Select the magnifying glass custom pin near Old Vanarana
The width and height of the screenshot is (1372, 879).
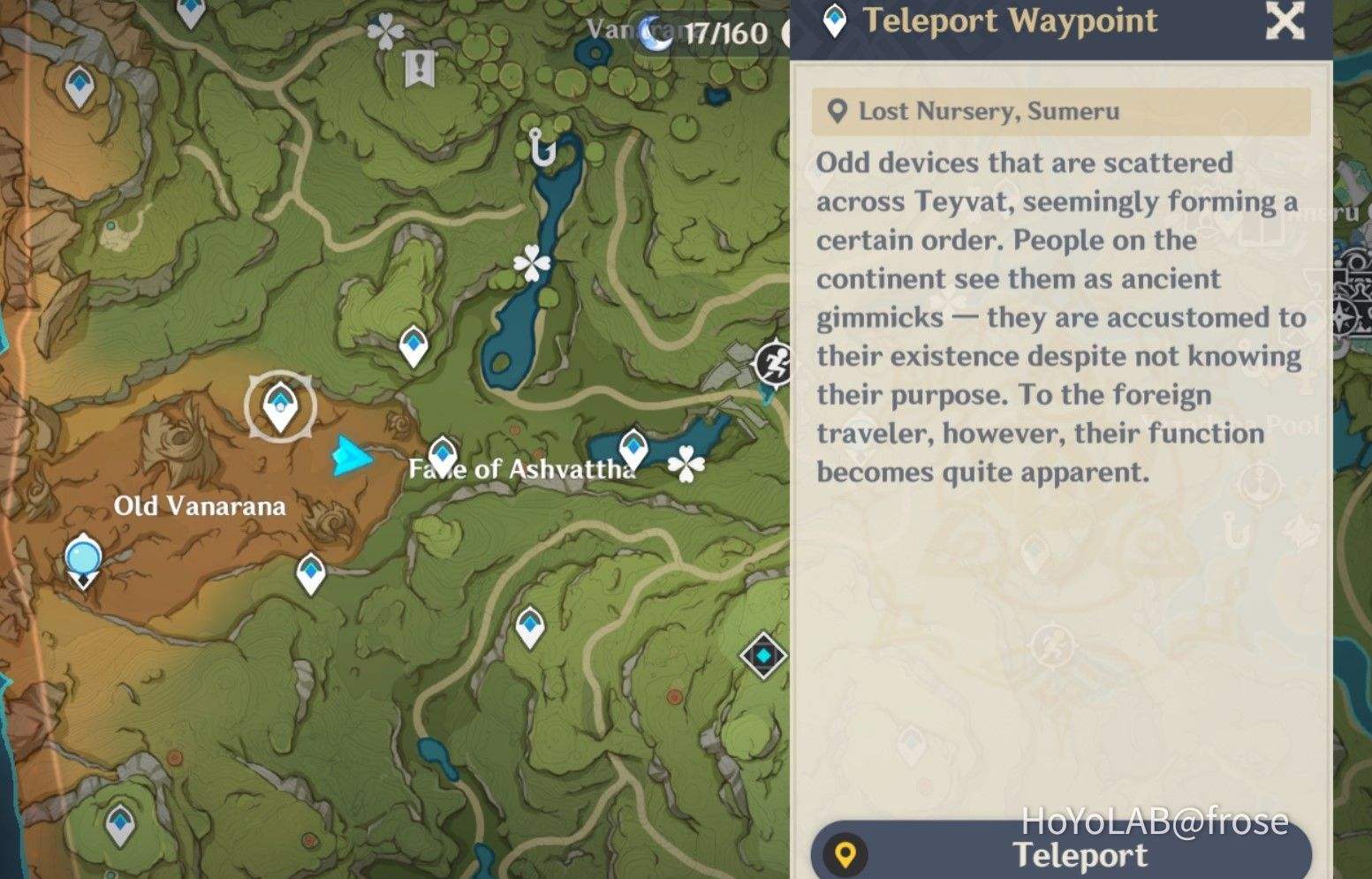82,558
